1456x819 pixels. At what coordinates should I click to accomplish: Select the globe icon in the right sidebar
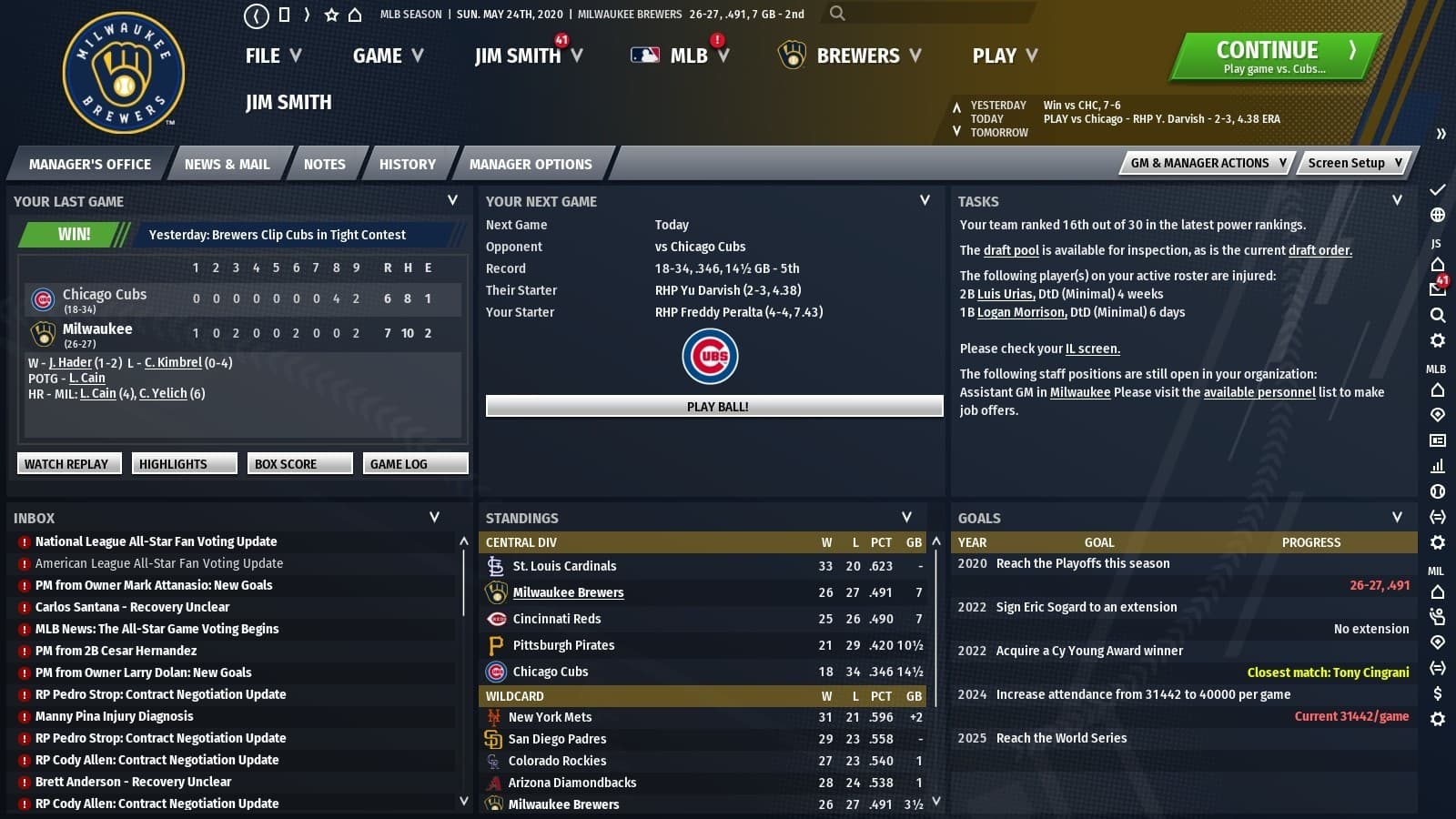tap(1436, 217)
